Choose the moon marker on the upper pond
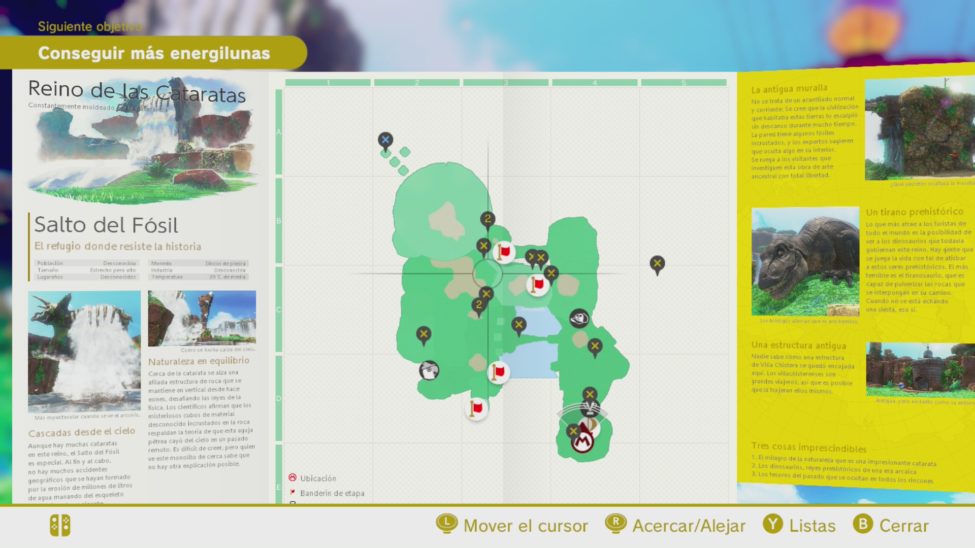 point(519,325)
